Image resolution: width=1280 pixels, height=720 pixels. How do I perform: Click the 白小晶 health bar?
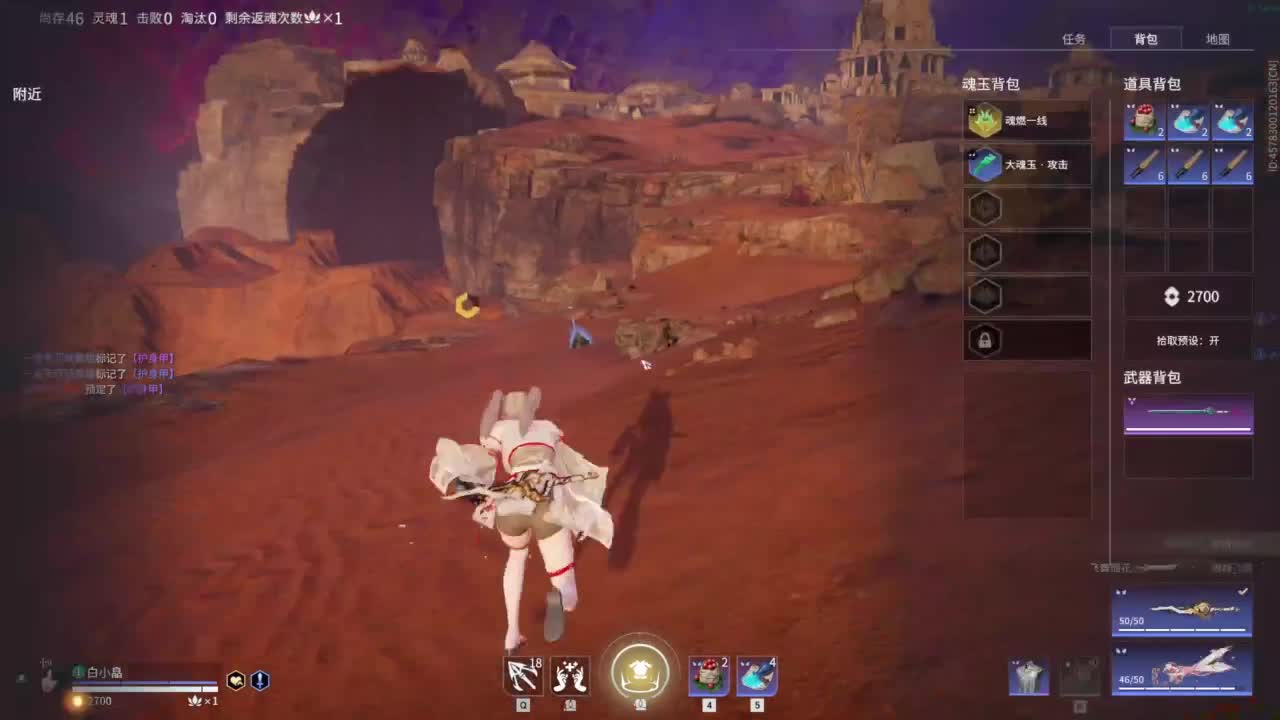pos(140,684)
